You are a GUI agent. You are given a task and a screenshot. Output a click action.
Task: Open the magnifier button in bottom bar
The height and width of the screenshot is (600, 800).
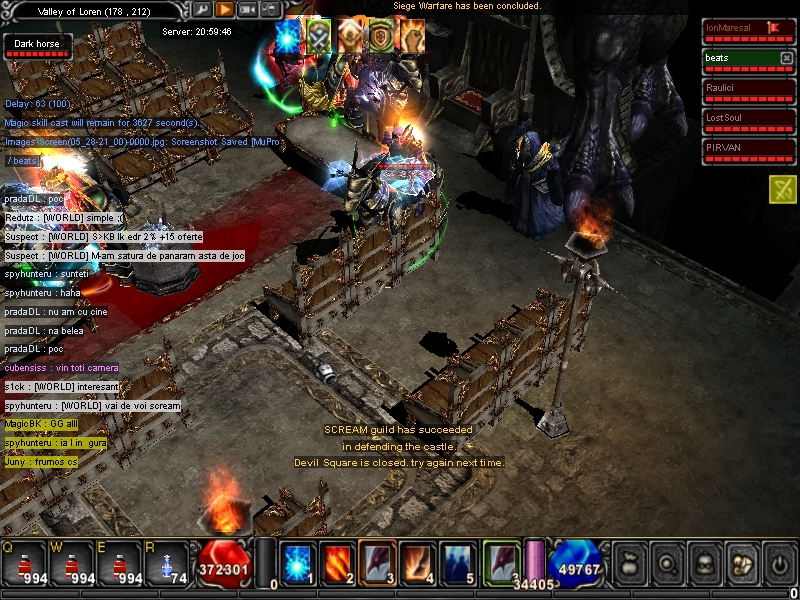coord(667,563)
